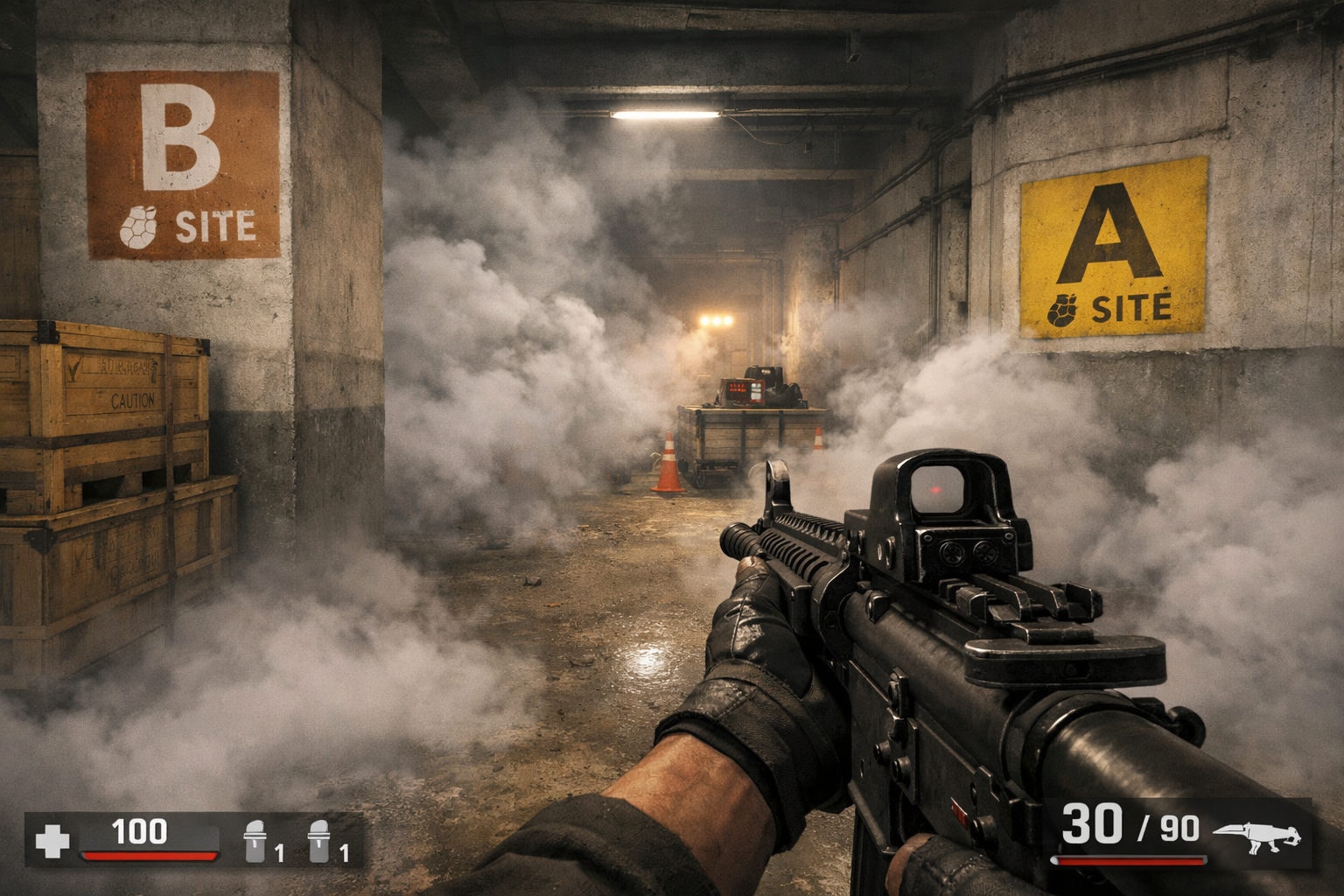
Task: Select the first grenade icon in the HUD
Action: (255, 842)
